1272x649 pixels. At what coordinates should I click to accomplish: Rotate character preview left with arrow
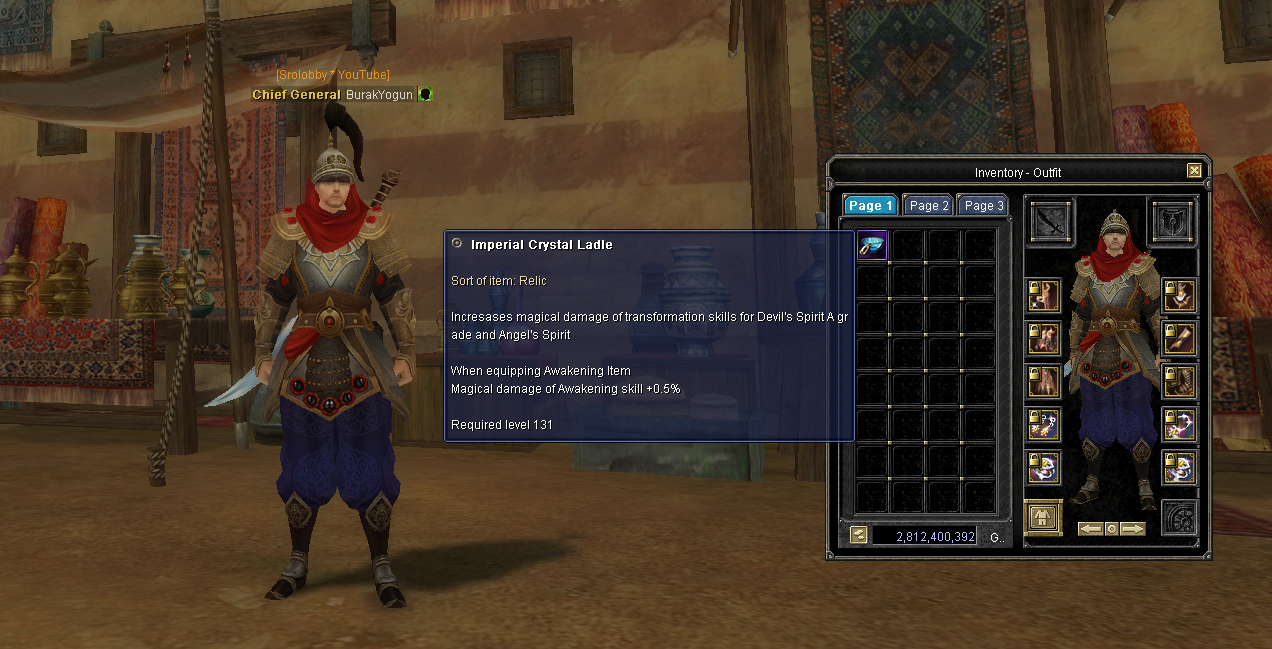click(1090, 528)
